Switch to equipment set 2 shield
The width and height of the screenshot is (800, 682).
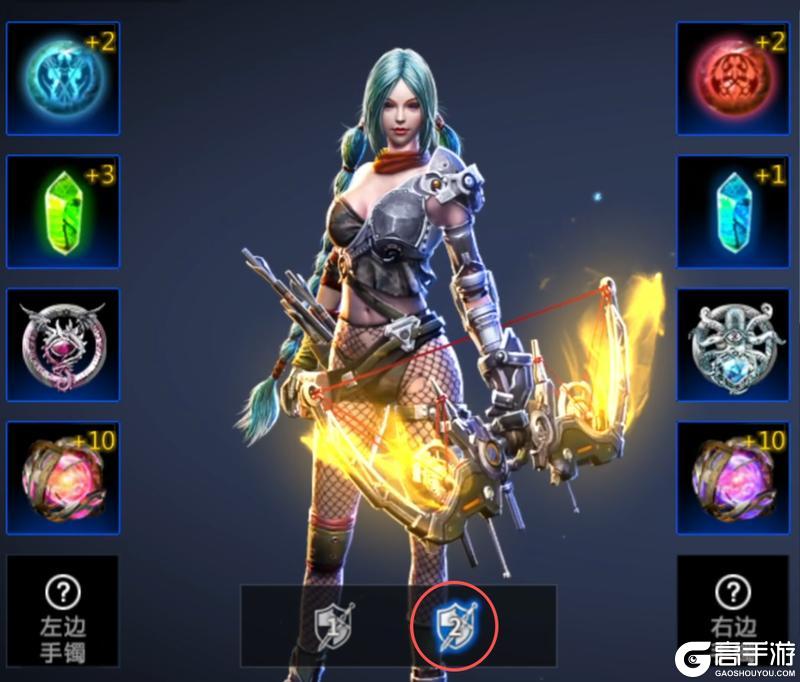[455, 627]
